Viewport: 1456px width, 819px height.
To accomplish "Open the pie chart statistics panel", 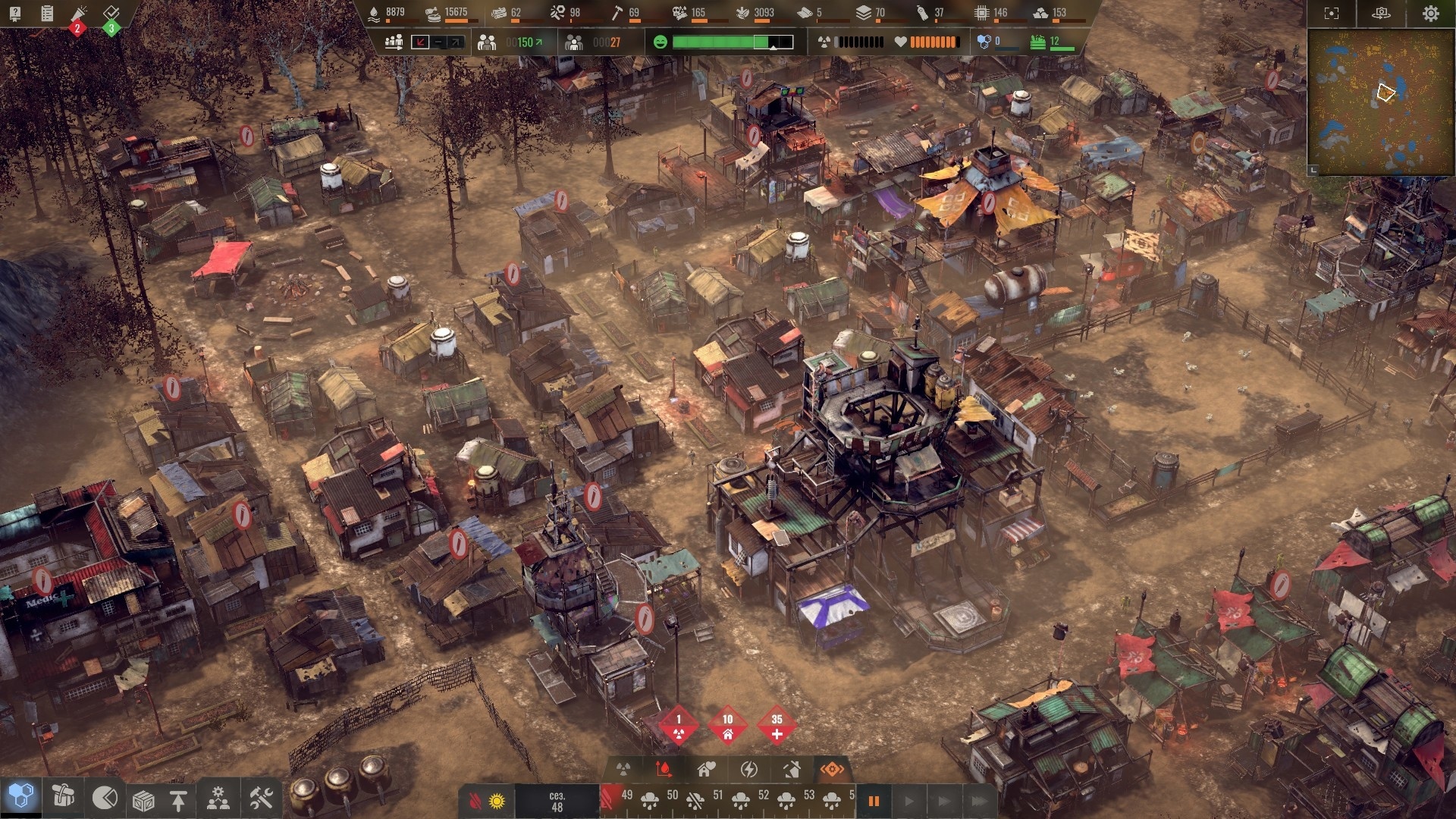I will (x=105, y=798).
